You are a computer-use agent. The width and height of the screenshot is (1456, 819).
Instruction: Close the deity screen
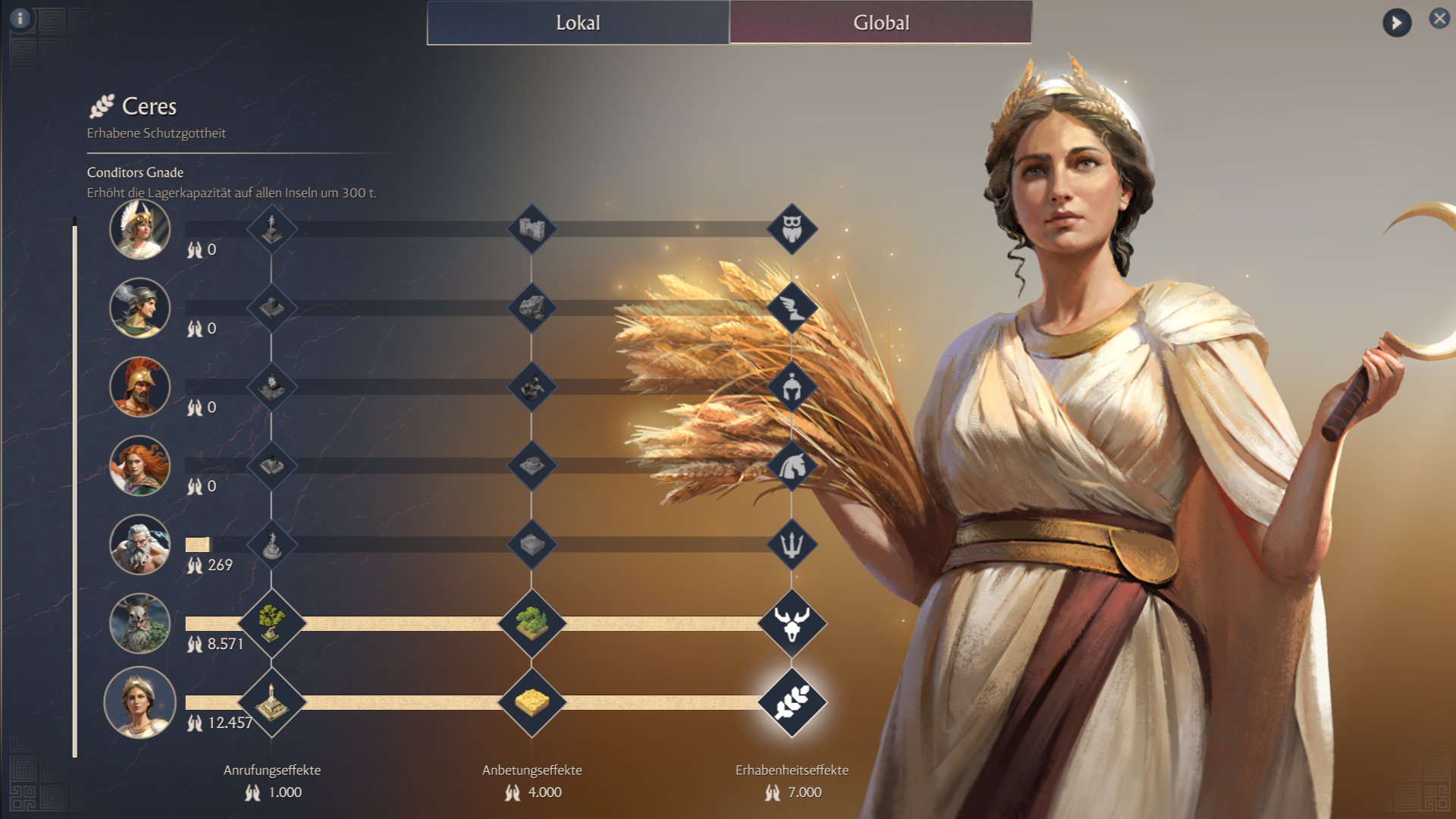coord(1439,18)
